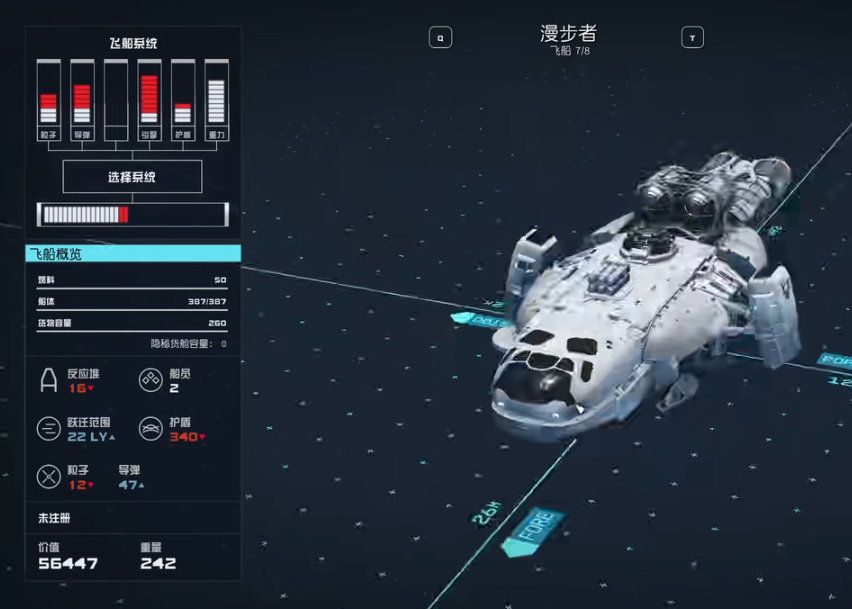Select the 粒子 particle weapon system column

coord(48,100)
